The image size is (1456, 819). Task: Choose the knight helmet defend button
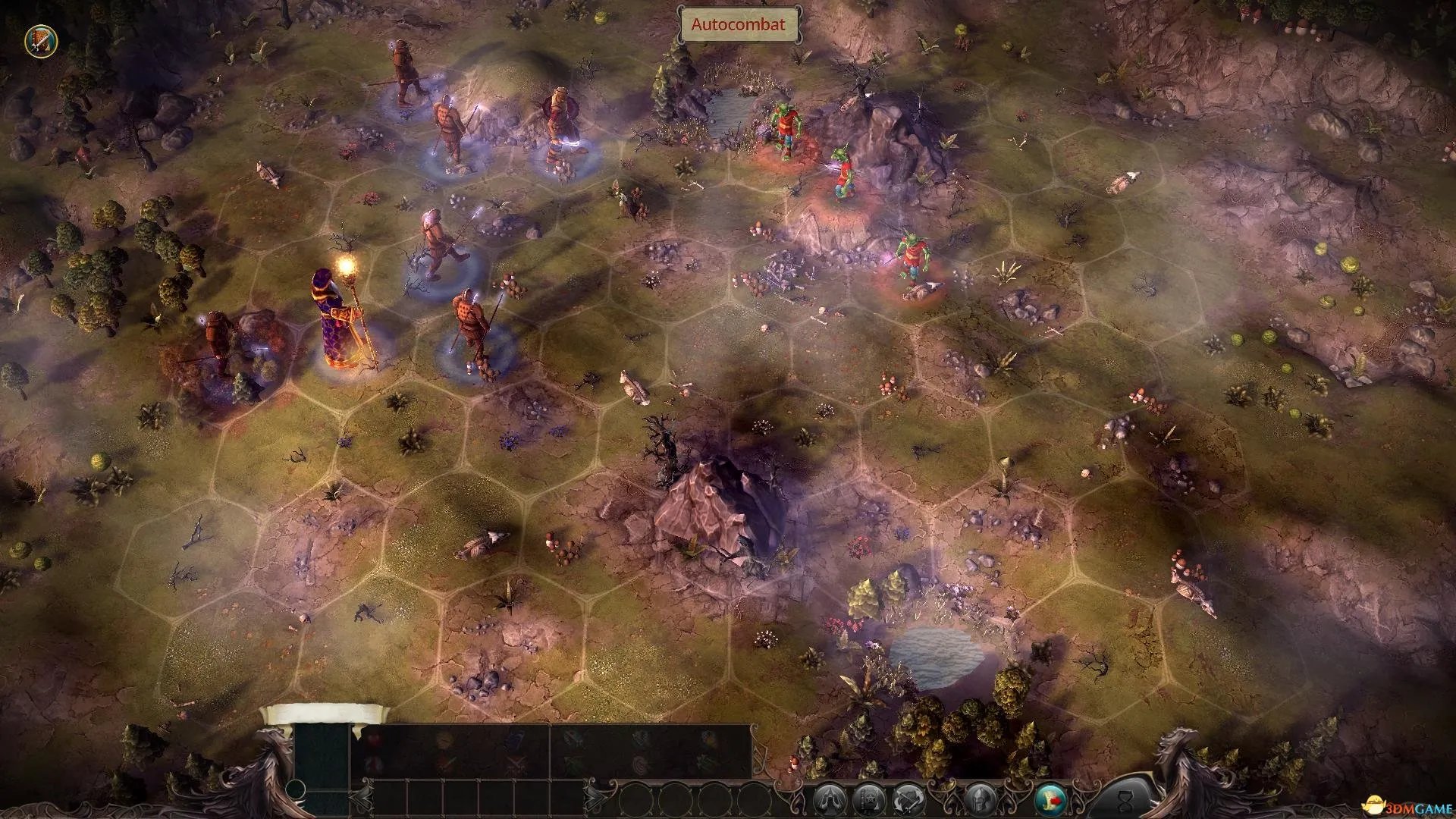(x=980, y=800)
